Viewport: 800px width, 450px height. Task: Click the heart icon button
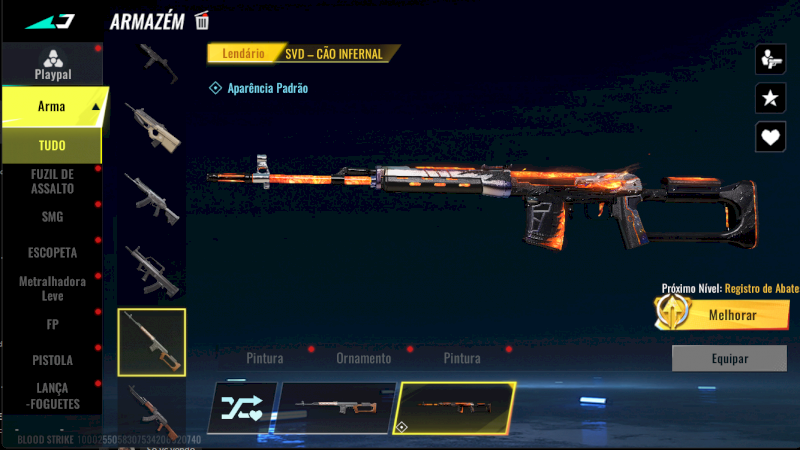[770, 136]
